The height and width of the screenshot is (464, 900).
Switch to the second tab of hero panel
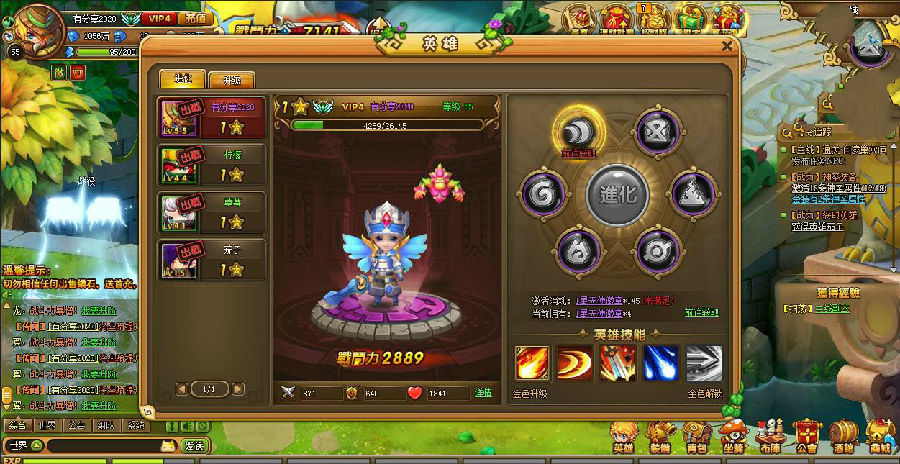[x=231, y=80]
